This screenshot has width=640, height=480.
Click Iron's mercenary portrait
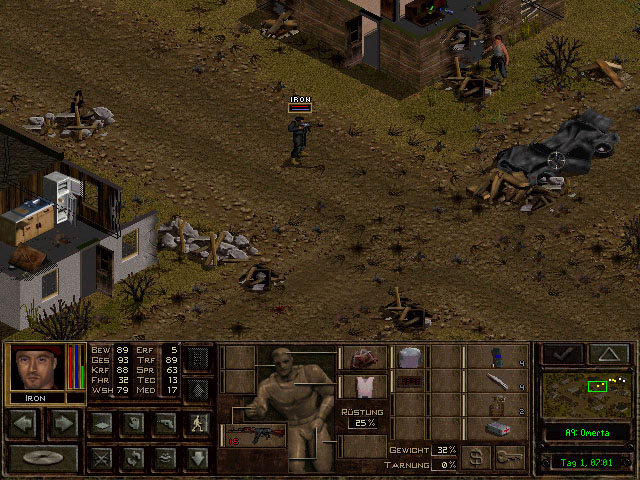pos(38,368)
